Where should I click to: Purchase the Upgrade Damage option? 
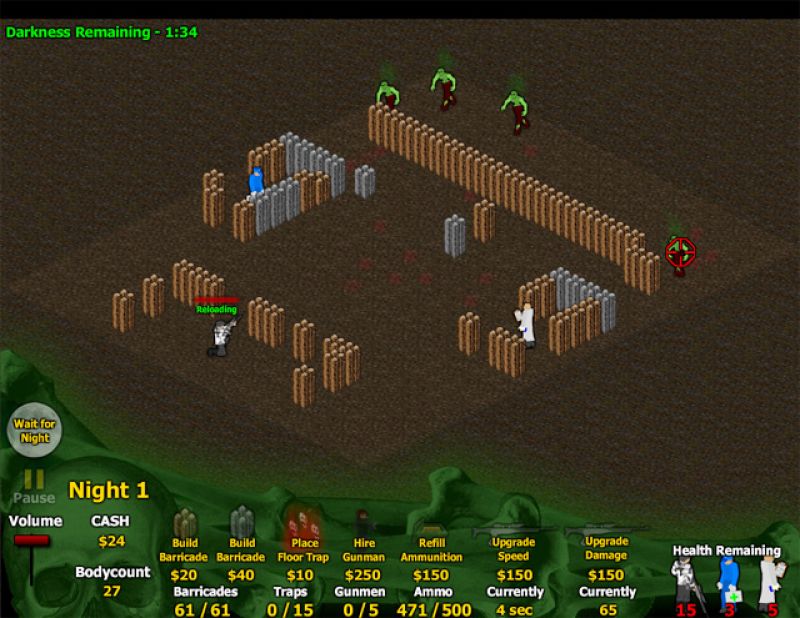click(605, 541)
